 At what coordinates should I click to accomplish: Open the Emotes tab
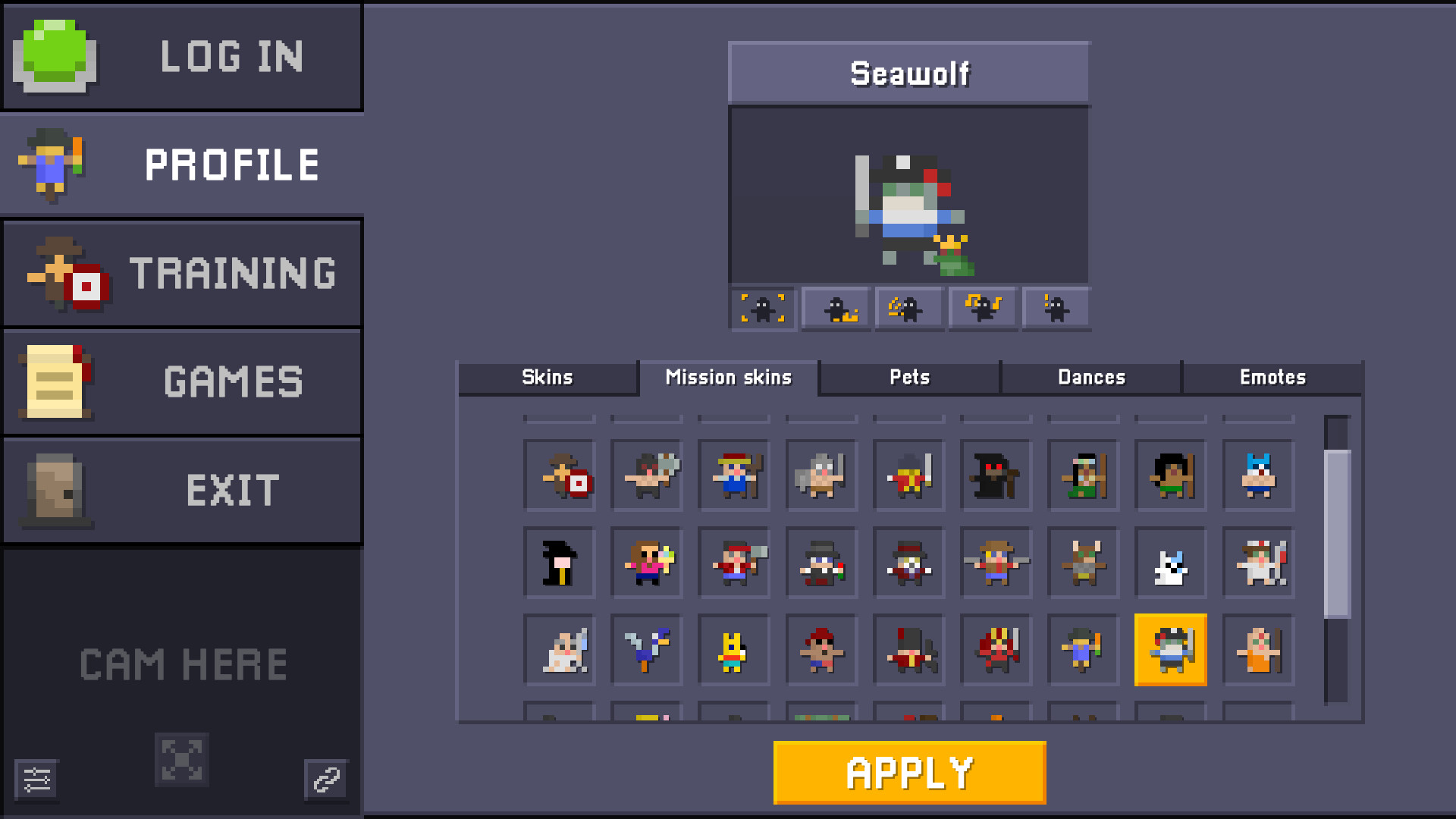coord(1273,377)
